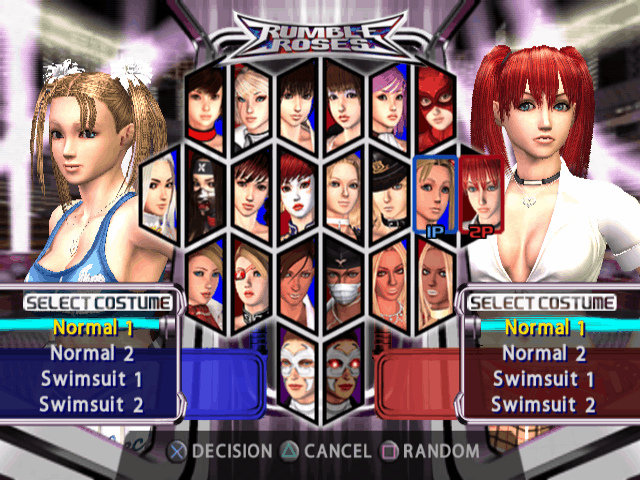Choose the blonde wrestler with red eyepatch
Image resolution: width=640 pixels, height=480 pixels.
250,282
